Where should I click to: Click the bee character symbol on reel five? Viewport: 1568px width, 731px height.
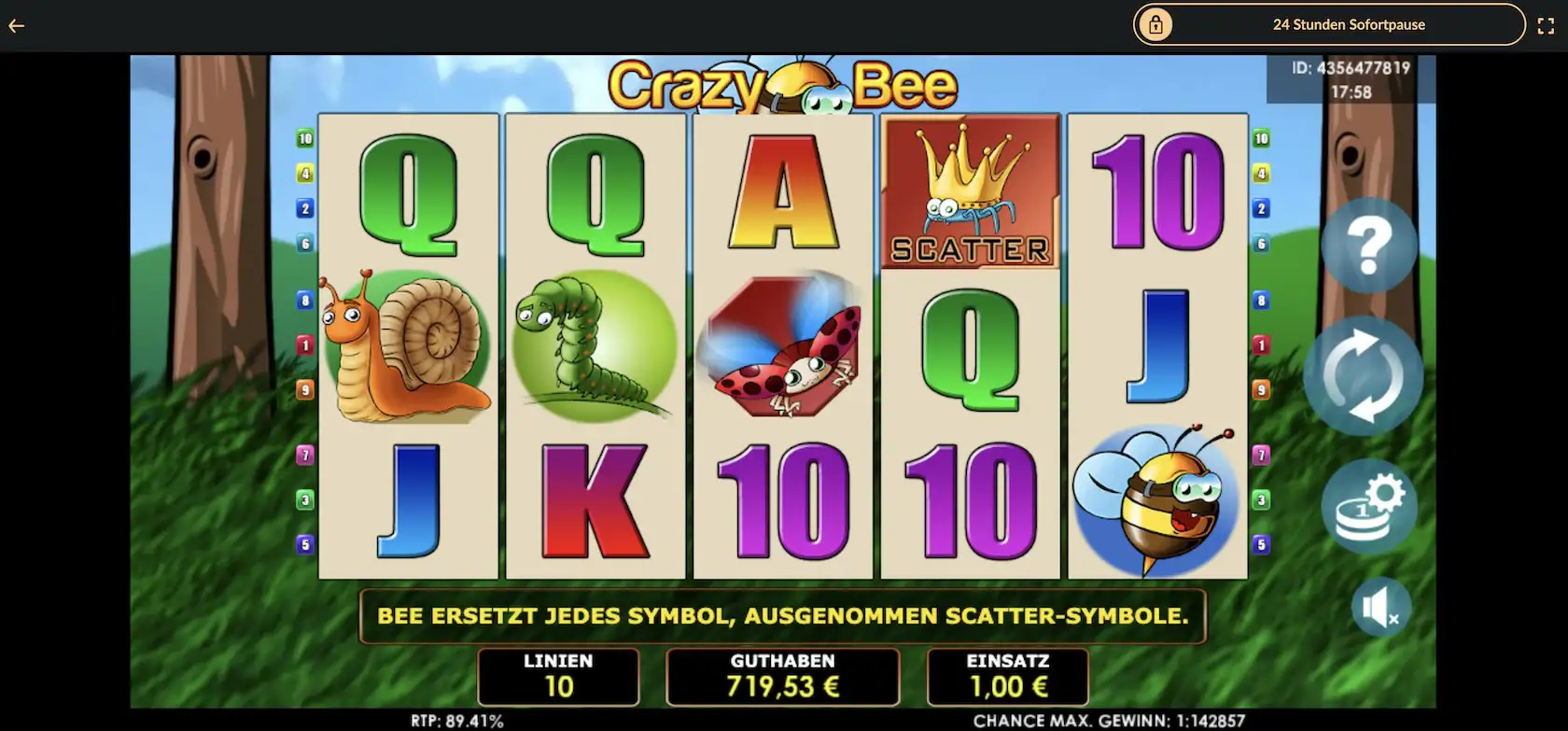click(1157, 499)
